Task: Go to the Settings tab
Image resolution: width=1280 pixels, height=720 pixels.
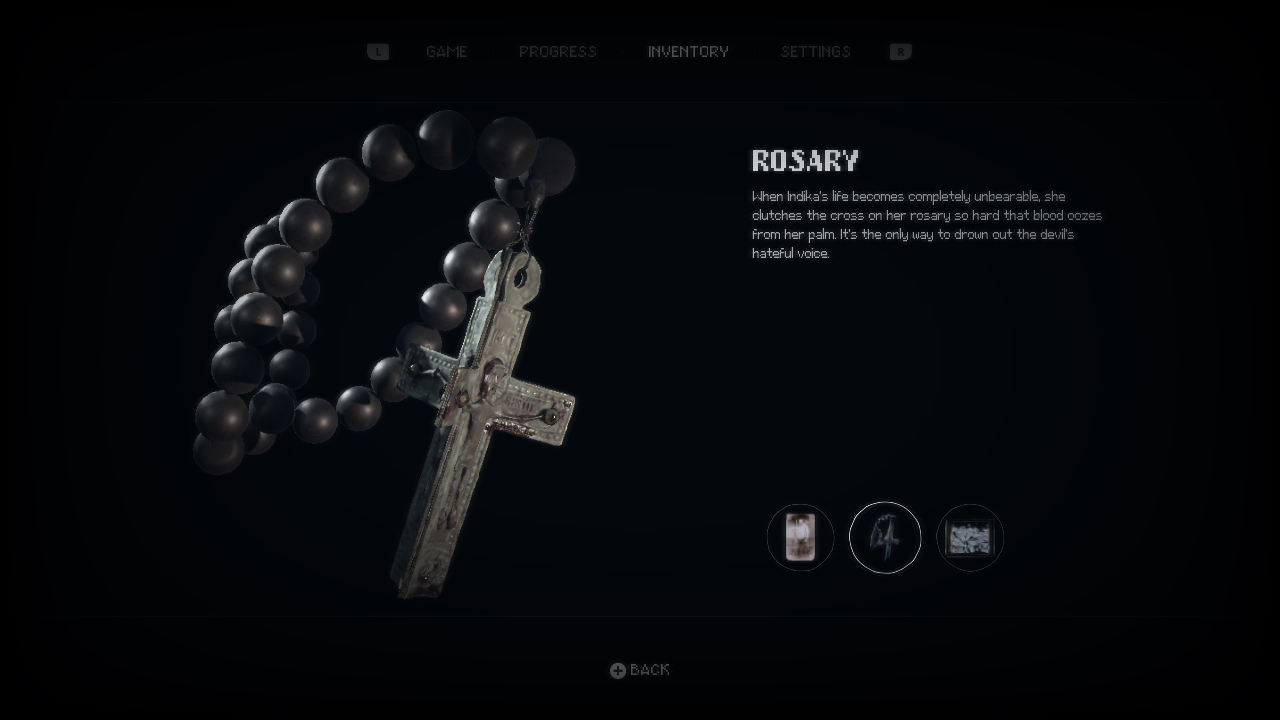Action: [815, 52]
